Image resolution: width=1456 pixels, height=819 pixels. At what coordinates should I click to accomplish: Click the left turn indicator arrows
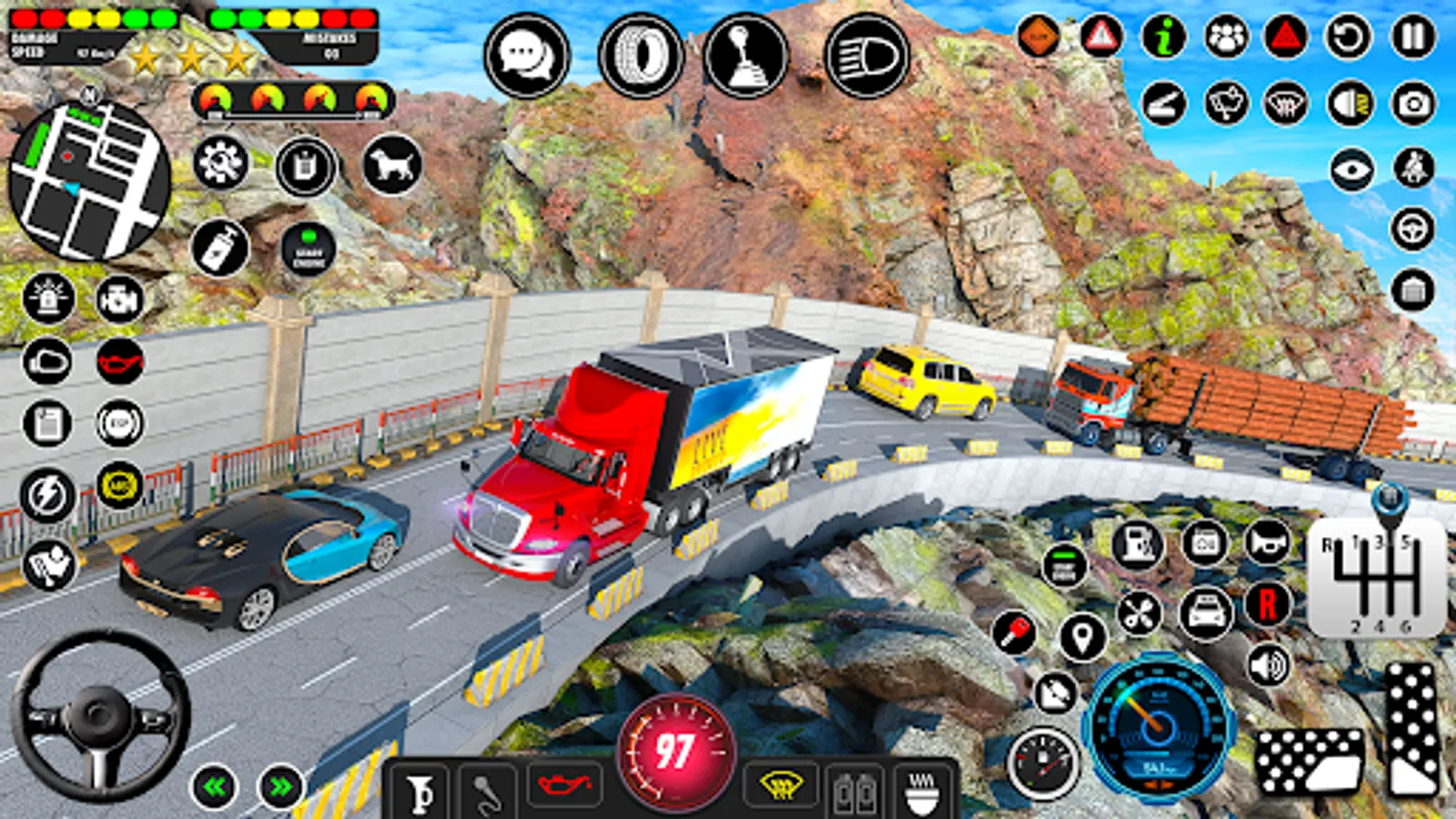[x=215, y=786]
